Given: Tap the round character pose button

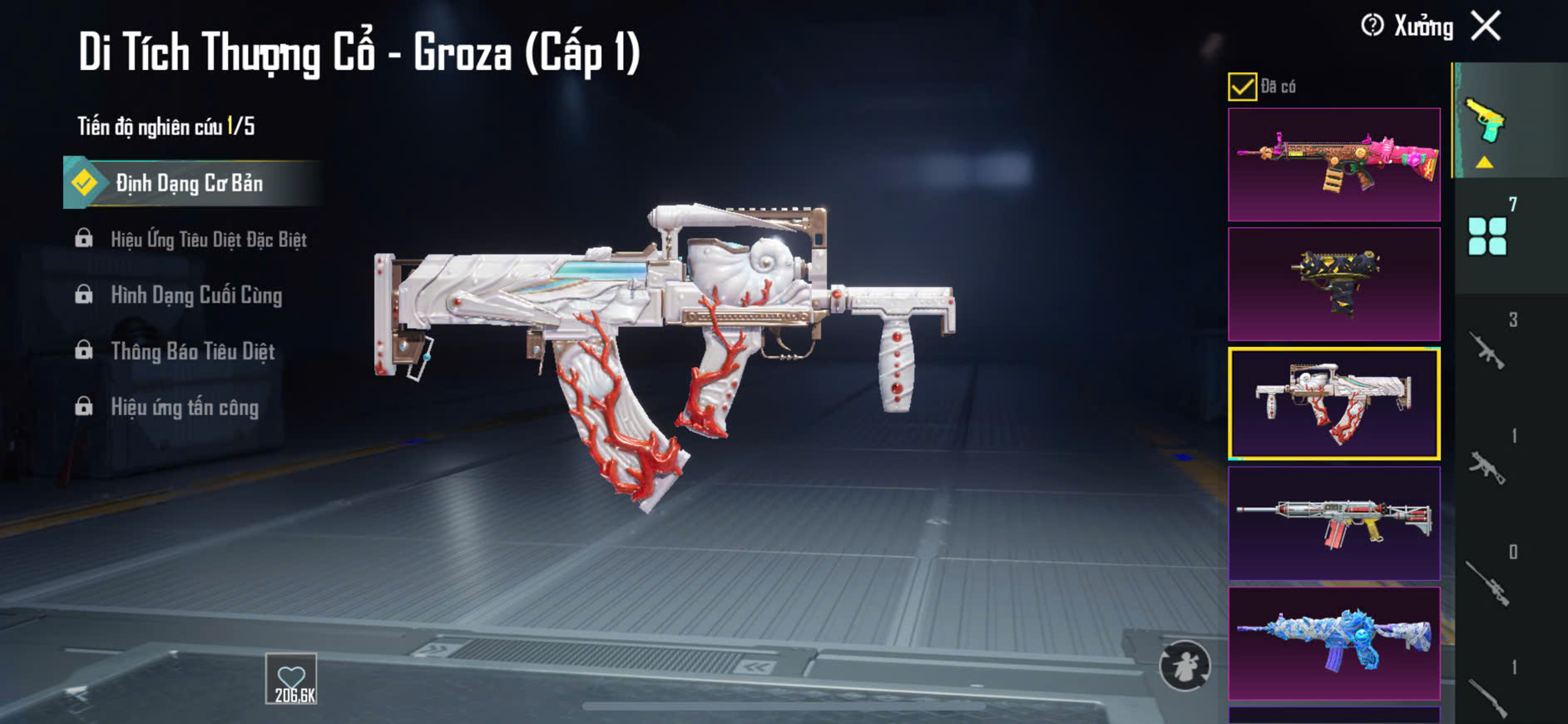Looking at the screenshot, I should pyautogui.click(x=1185, y=665).
